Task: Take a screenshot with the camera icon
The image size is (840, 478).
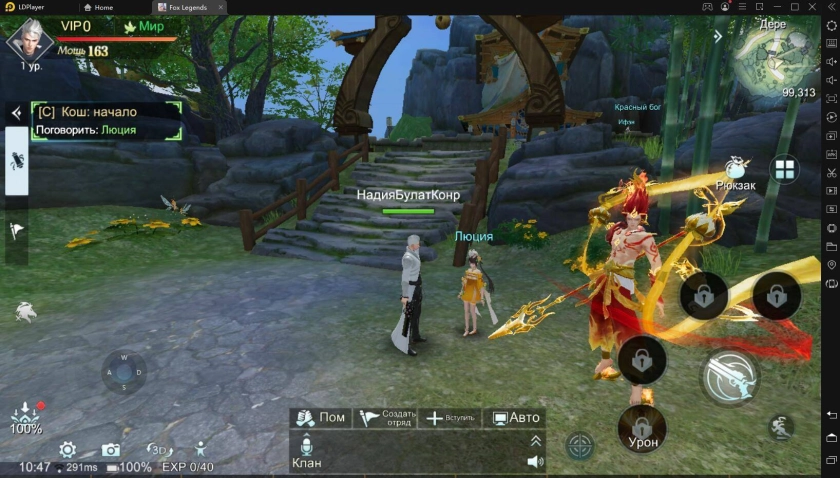Action: point(111,450)
